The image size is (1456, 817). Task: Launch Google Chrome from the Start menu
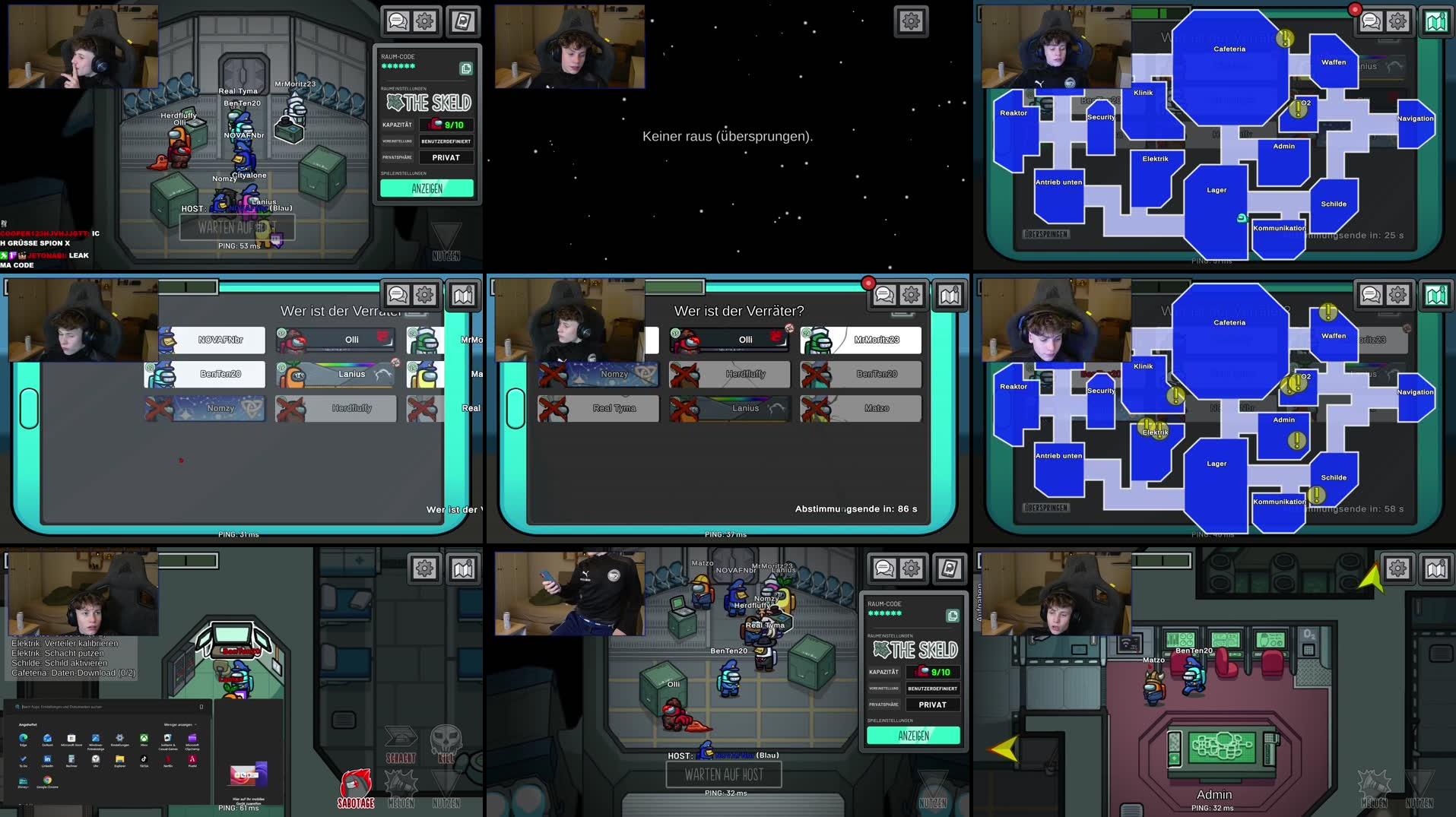[47, 781]
